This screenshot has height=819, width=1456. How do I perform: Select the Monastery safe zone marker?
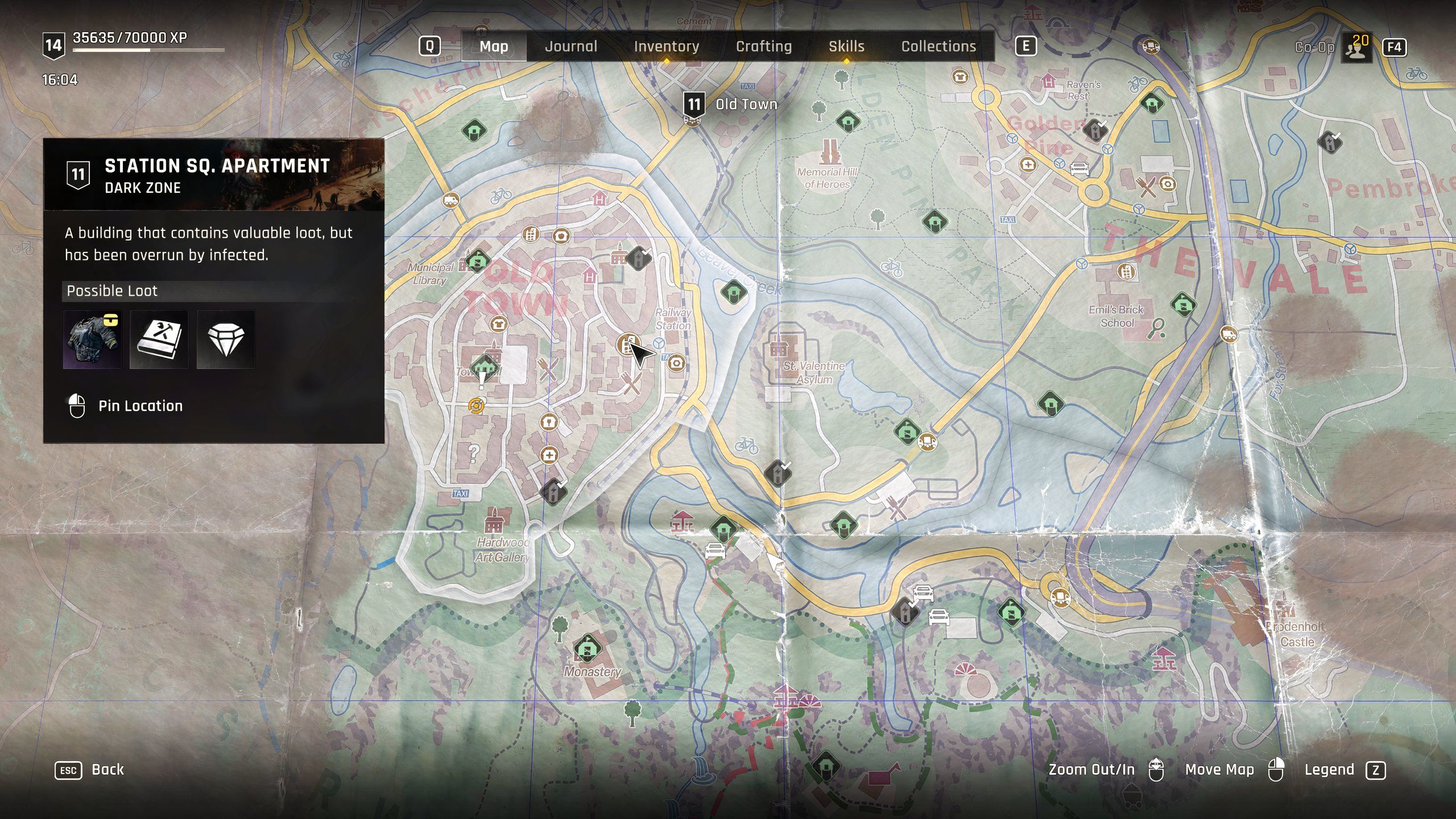(587, 648)
